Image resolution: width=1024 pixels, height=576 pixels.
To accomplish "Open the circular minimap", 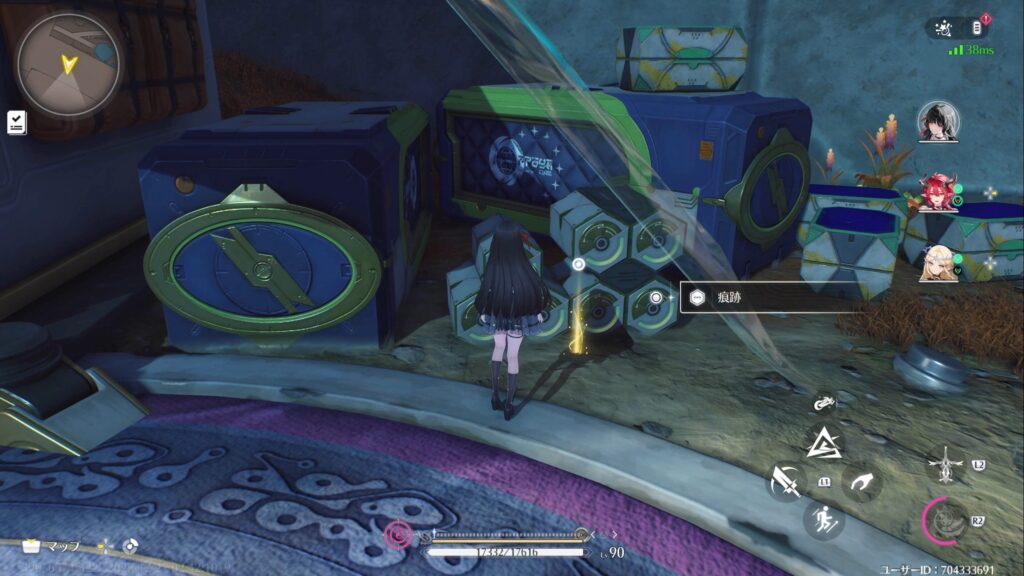I will click(x=68, y=63).
